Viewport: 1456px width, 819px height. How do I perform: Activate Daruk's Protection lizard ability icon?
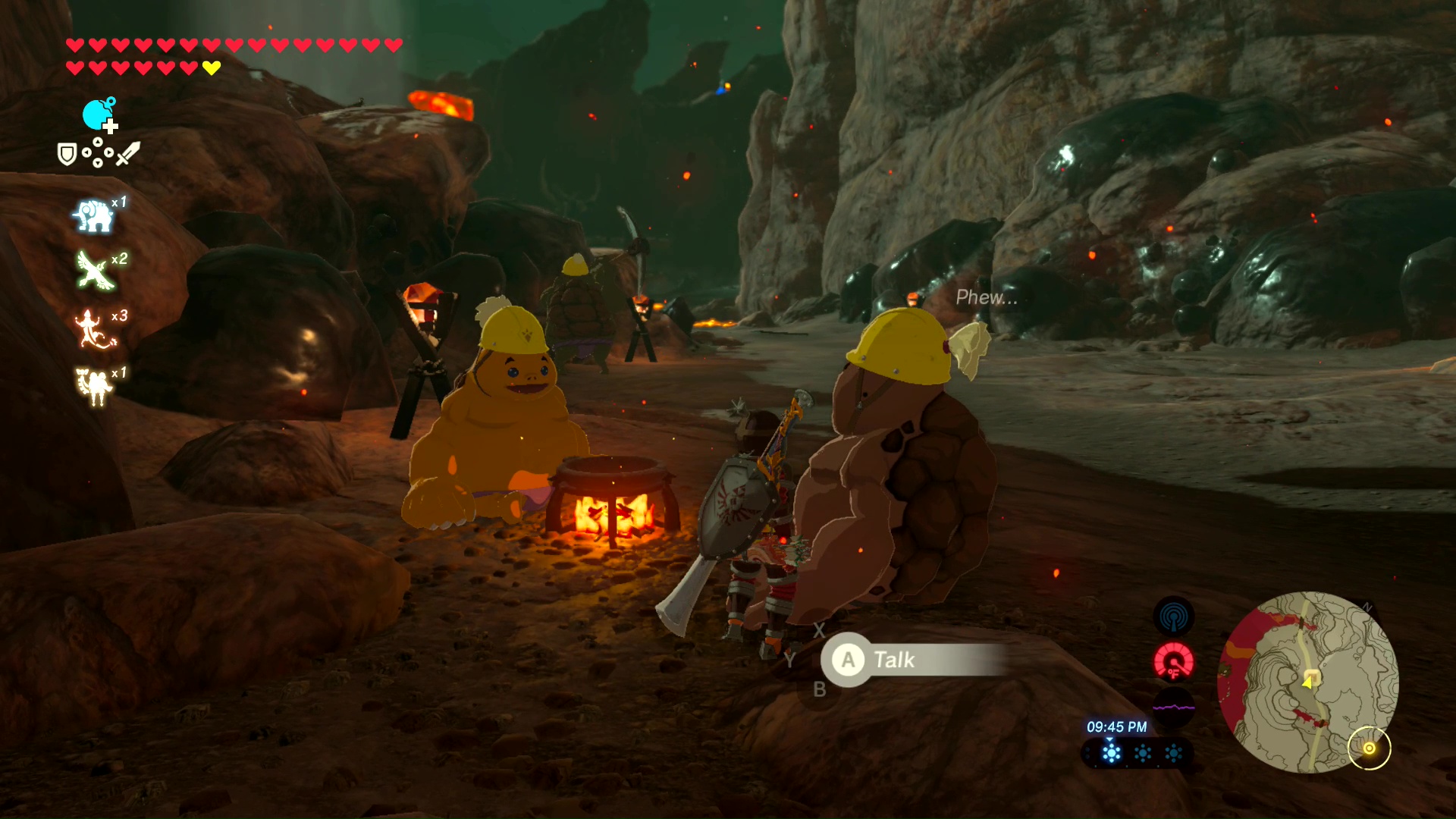(93, 328)
